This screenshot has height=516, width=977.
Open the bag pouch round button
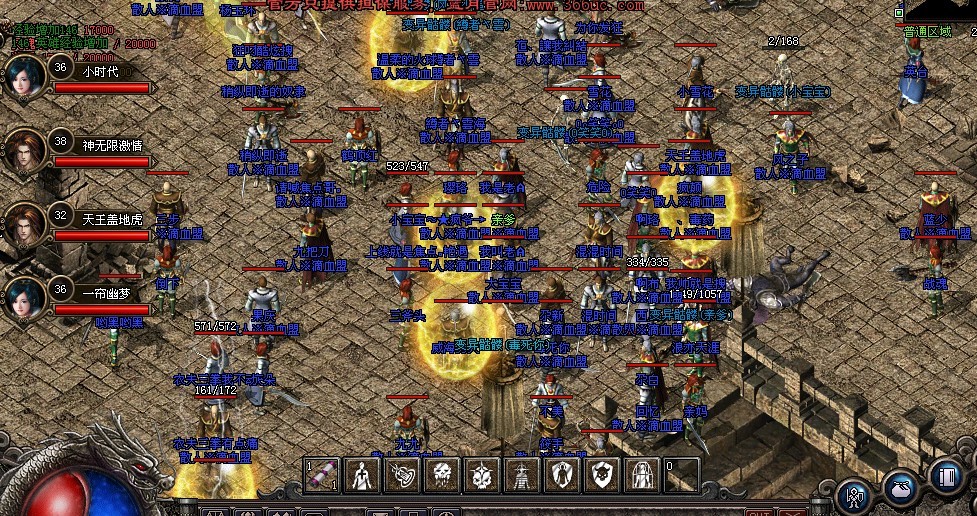[899, 487]
